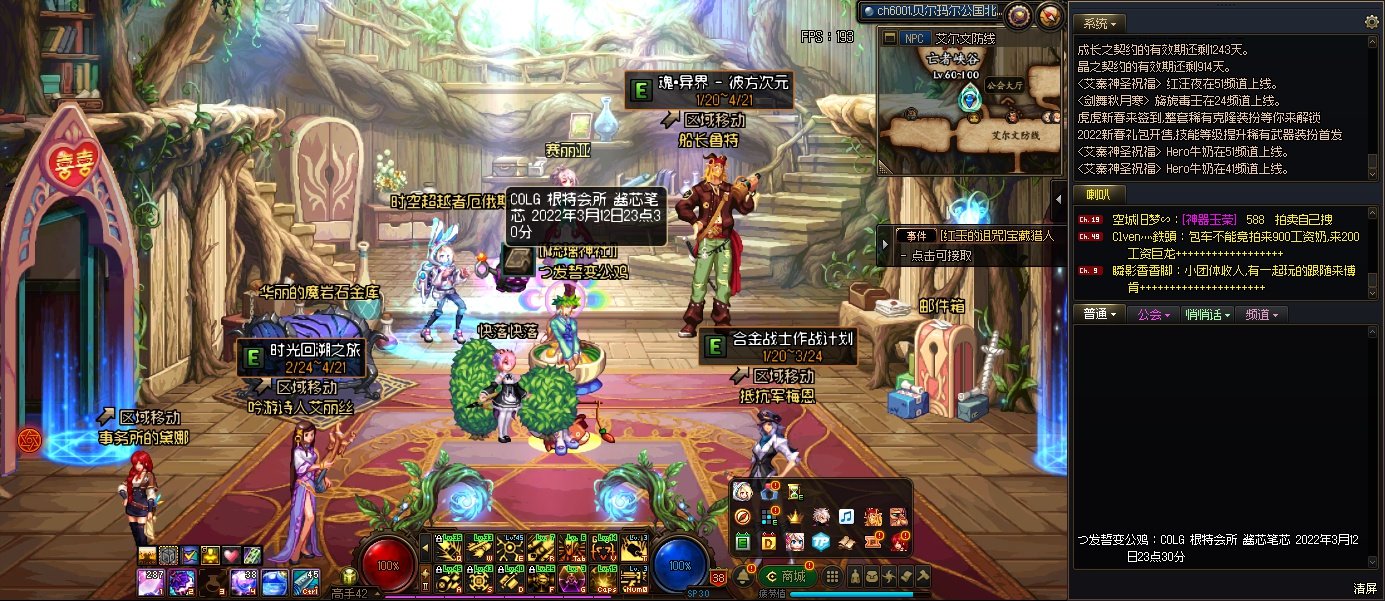Click the hammer icon in bottom menu bar
1385x601 pixels.
tap(922, 576)
